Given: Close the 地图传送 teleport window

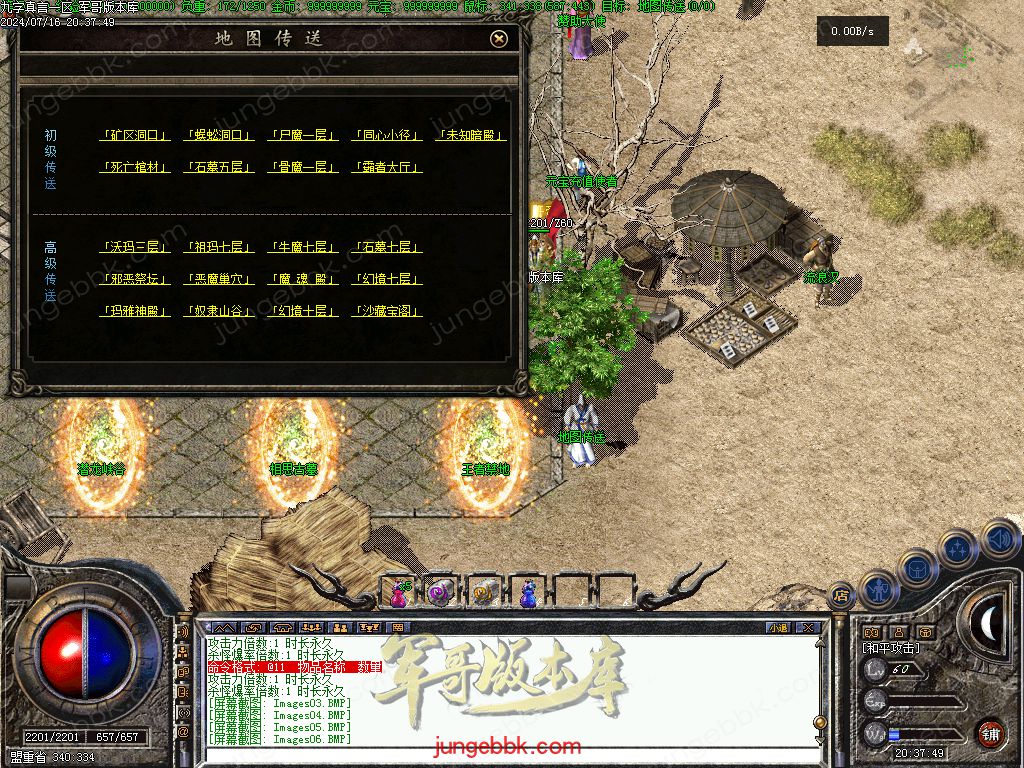Looking at the screenshot, I should click(x=499, y=39).
